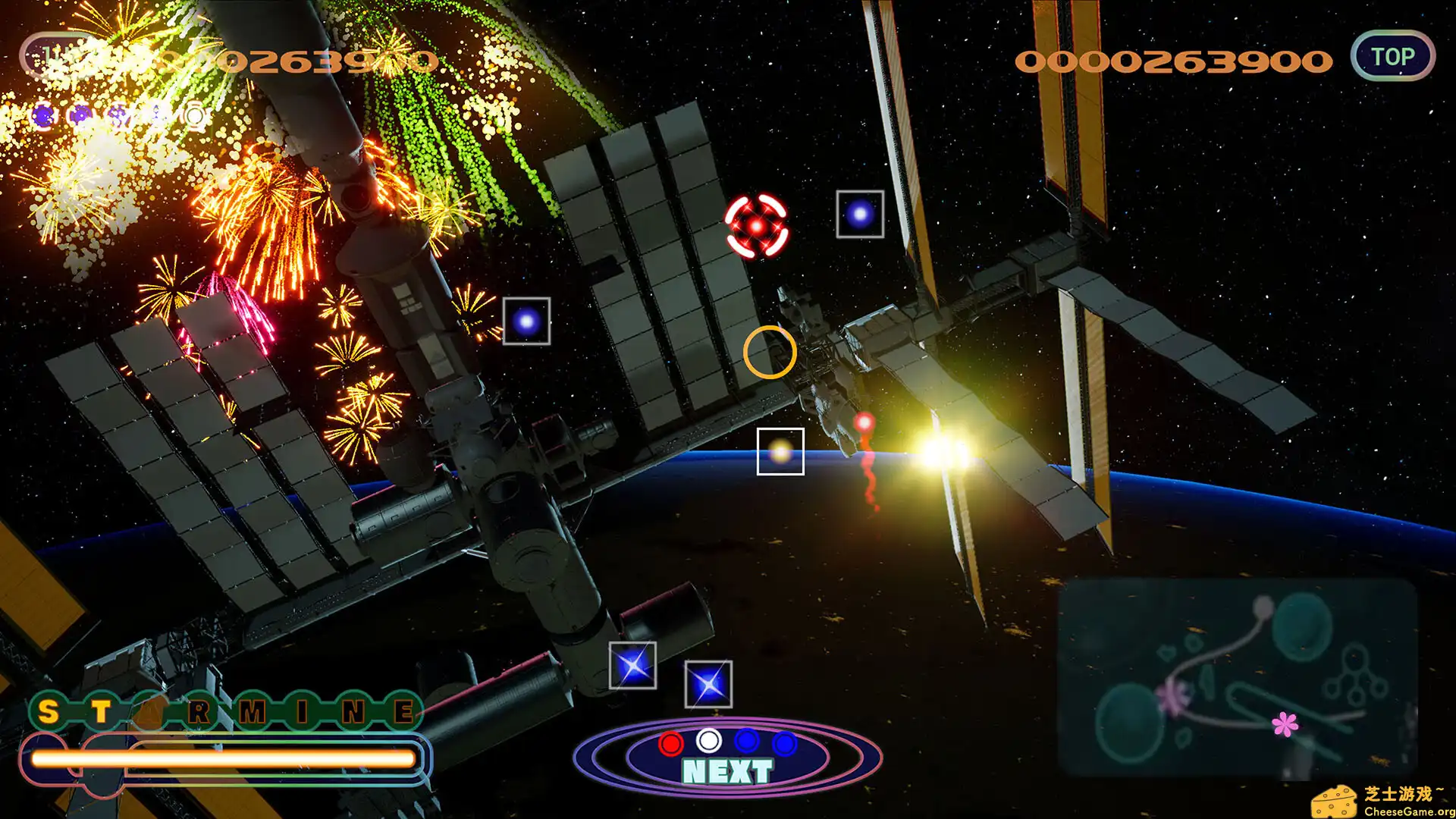Open the translucent course minimap

tap(1237, 679)
